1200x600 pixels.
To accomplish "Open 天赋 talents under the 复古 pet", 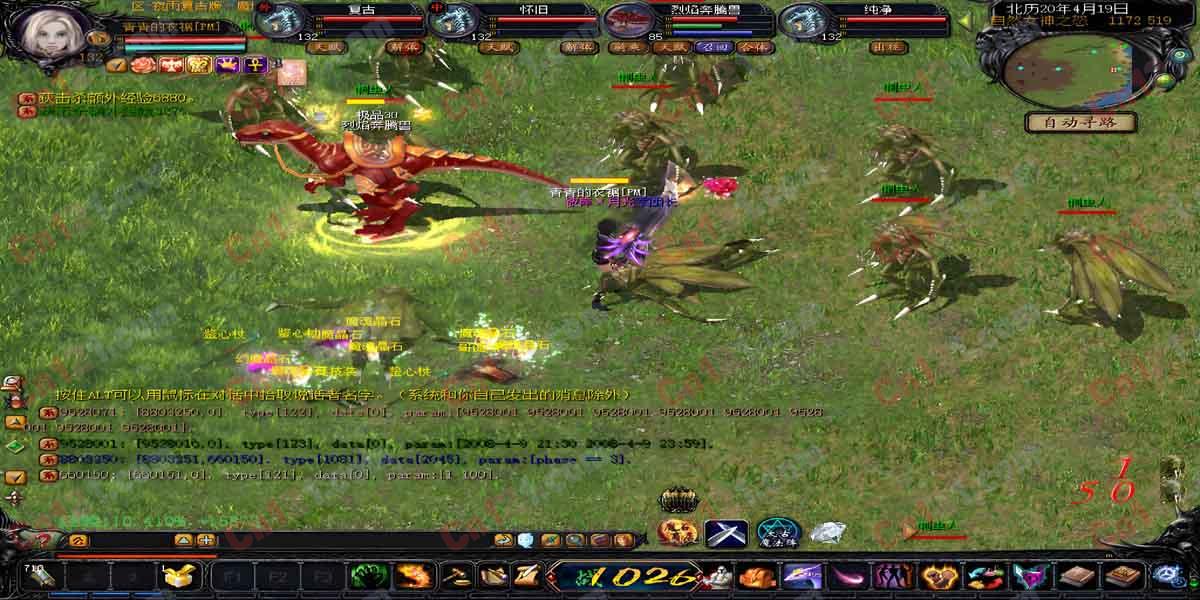I will pos(325,47).
